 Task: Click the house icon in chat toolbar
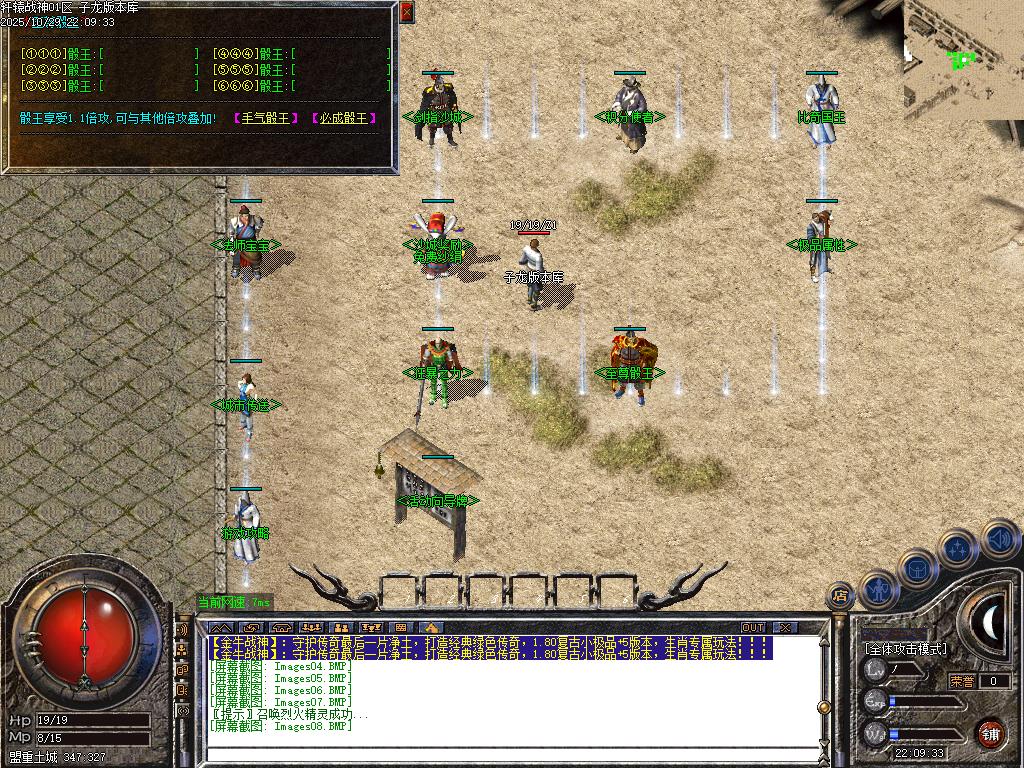tap(432, 627)
